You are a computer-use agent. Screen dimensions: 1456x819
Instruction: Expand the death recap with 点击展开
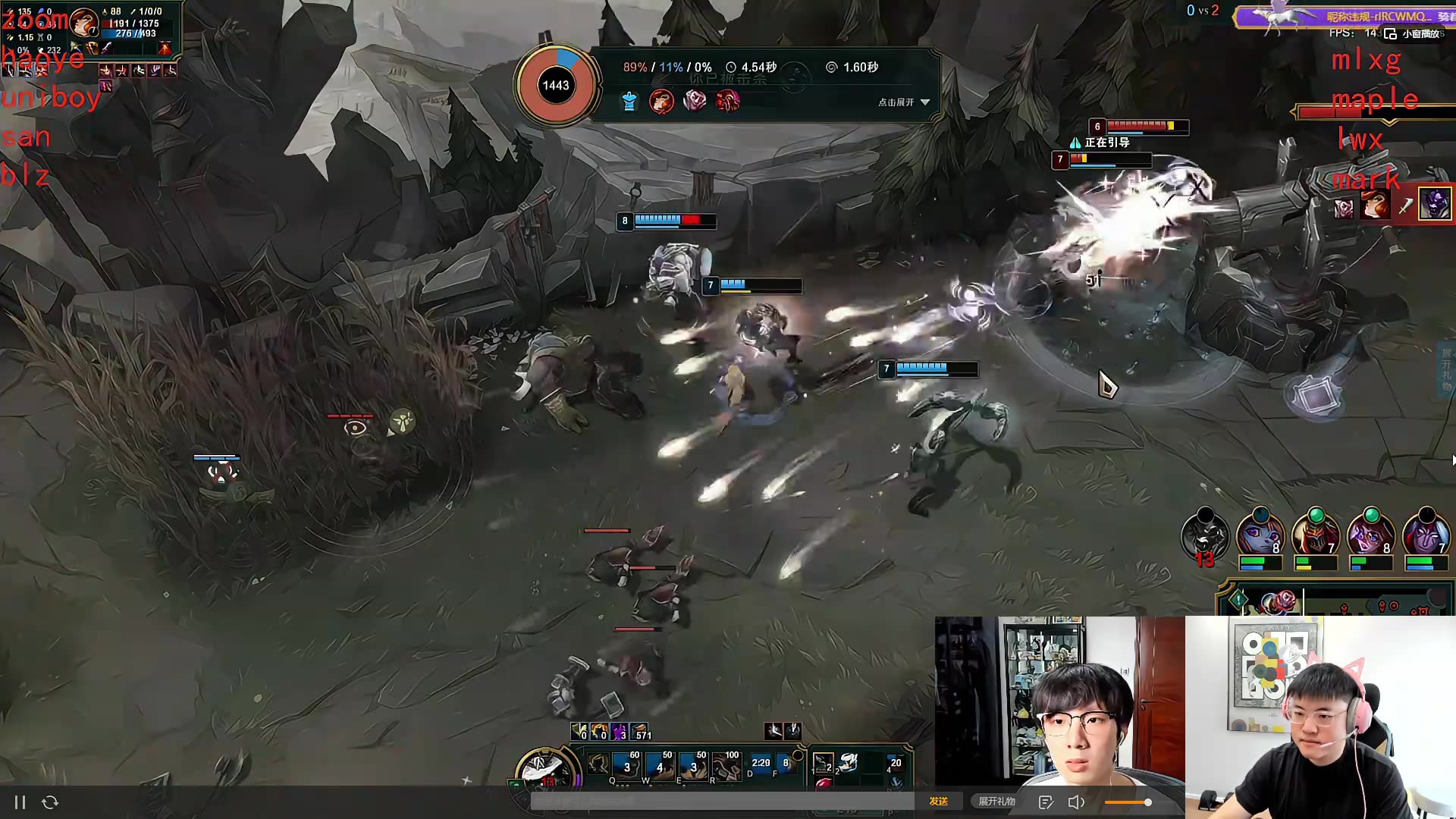point(903,102)
